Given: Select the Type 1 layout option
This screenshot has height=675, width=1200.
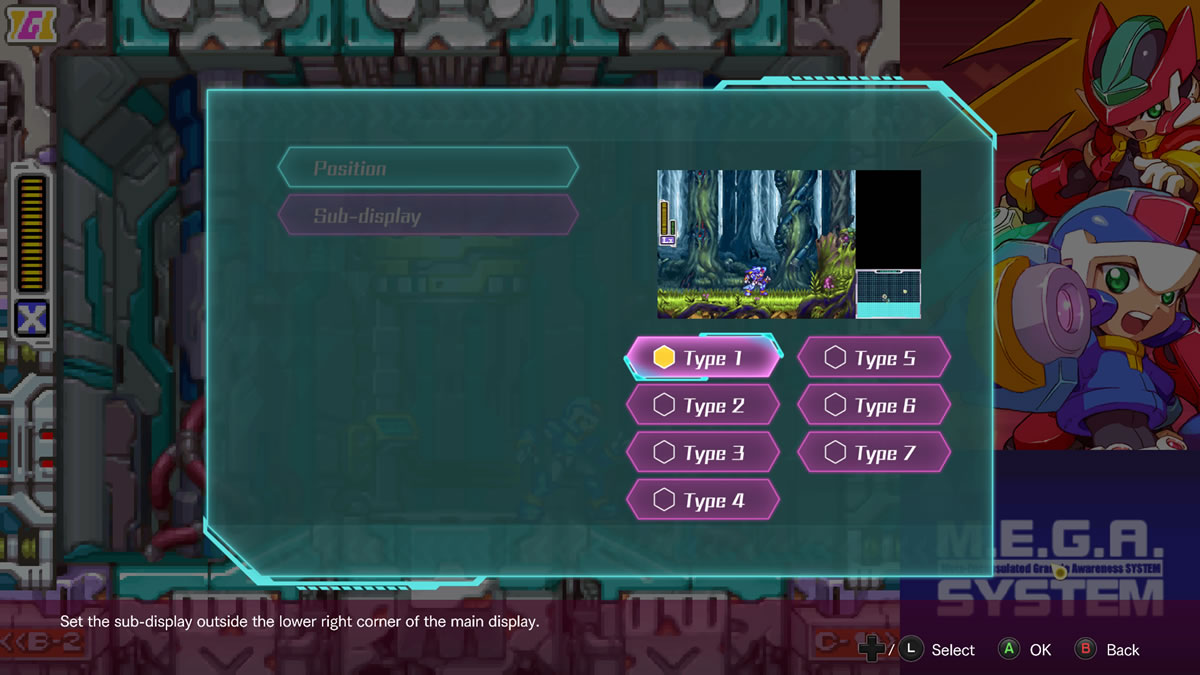Looking at the screenshot, I should (702, 358).
